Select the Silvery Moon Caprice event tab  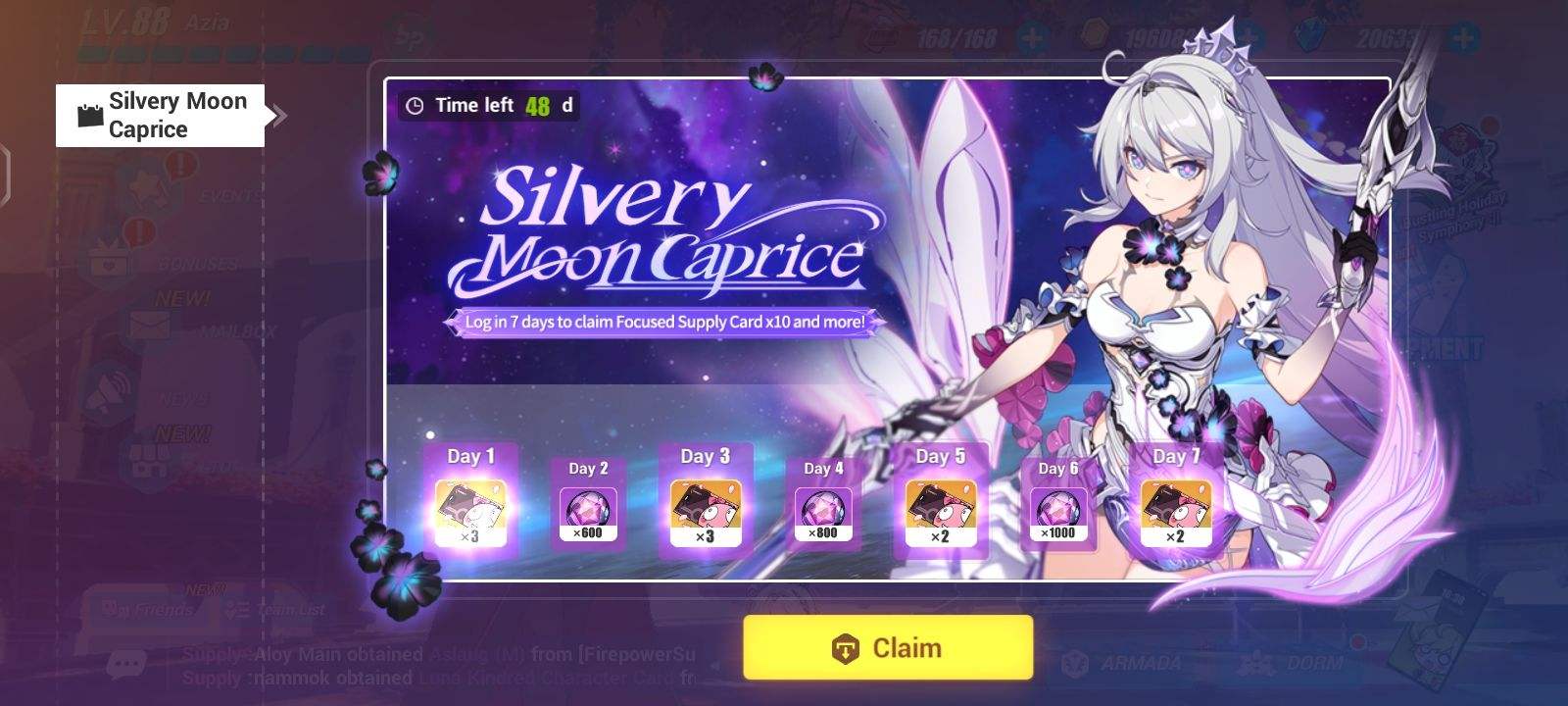(x=160, y=115)
